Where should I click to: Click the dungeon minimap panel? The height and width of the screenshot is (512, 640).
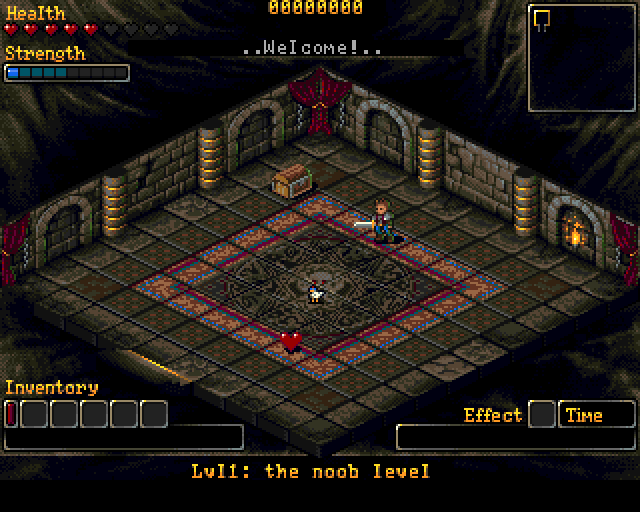[x=582, y=58]
